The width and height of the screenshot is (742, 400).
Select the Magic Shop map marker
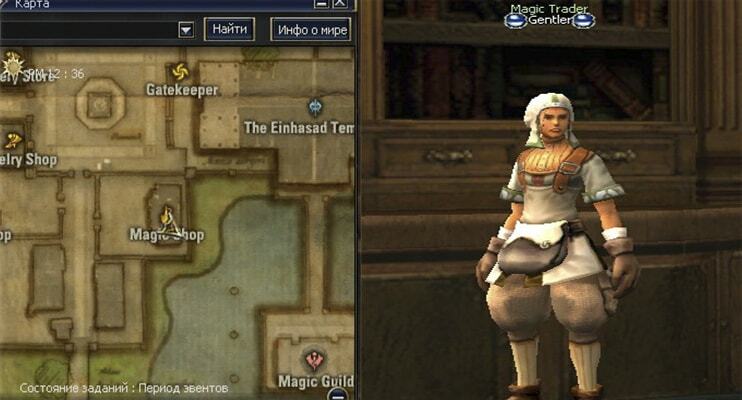pos(168,216)
